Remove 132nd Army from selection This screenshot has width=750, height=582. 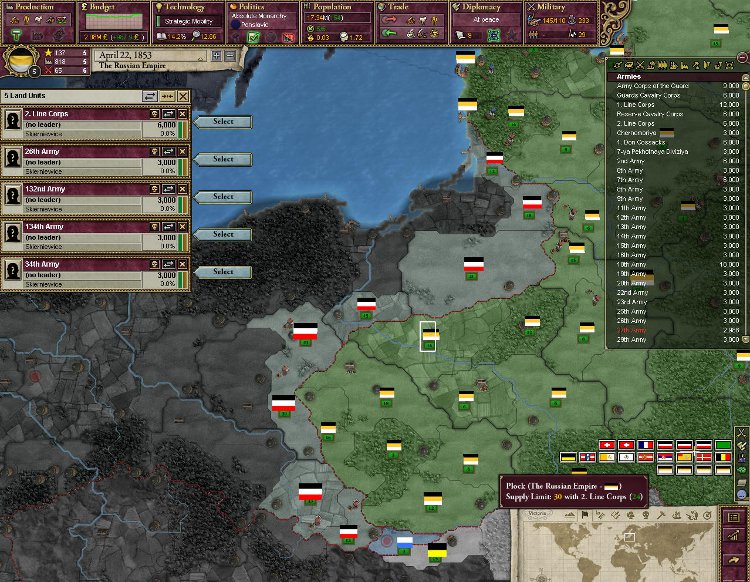[x=182, y=189]
